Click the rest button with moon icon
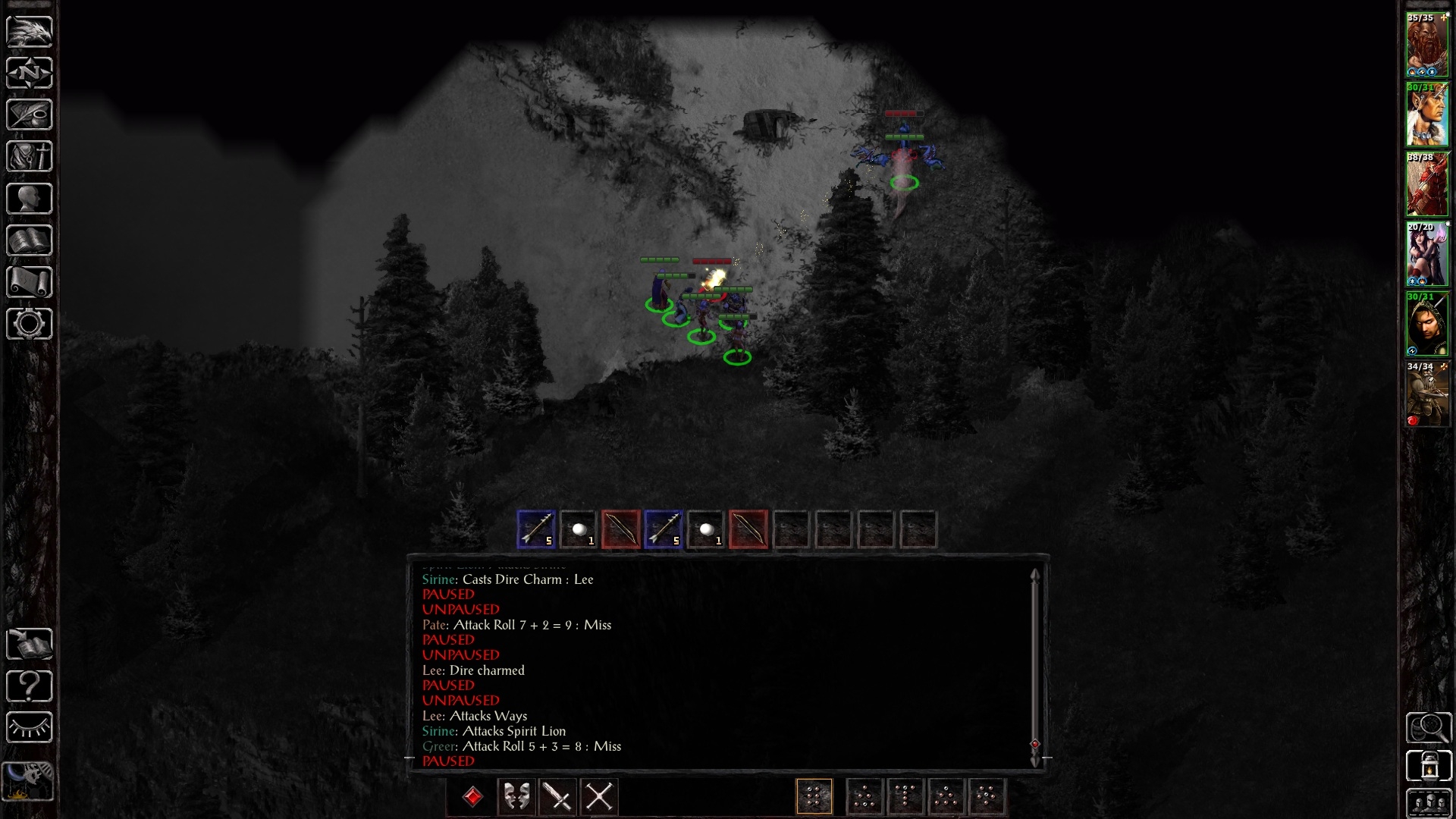 click(28, 779)
